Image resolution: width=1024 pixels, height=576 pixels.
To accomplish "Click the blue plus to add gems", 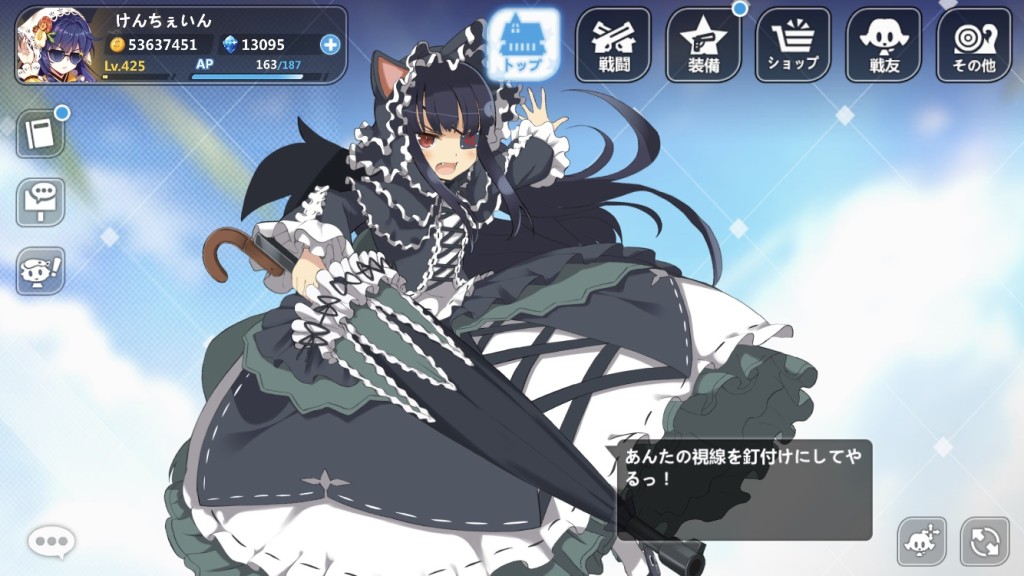I will pos(330,44).
